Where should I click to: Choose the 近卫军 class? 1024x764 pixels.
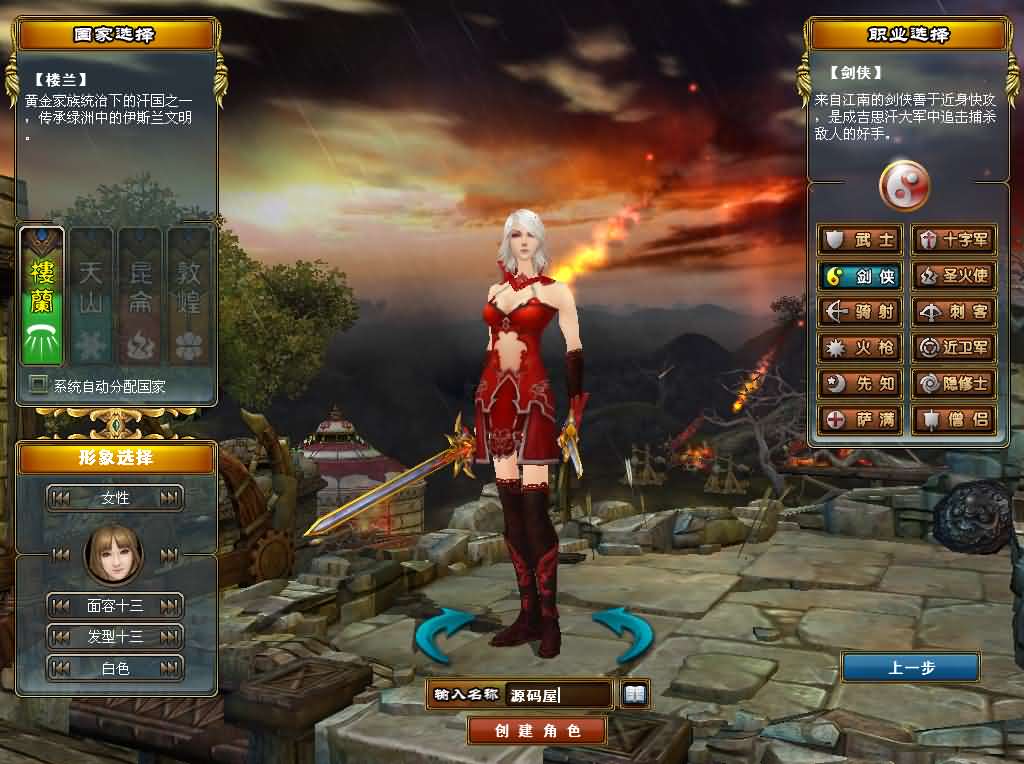(x=954, y=348)
